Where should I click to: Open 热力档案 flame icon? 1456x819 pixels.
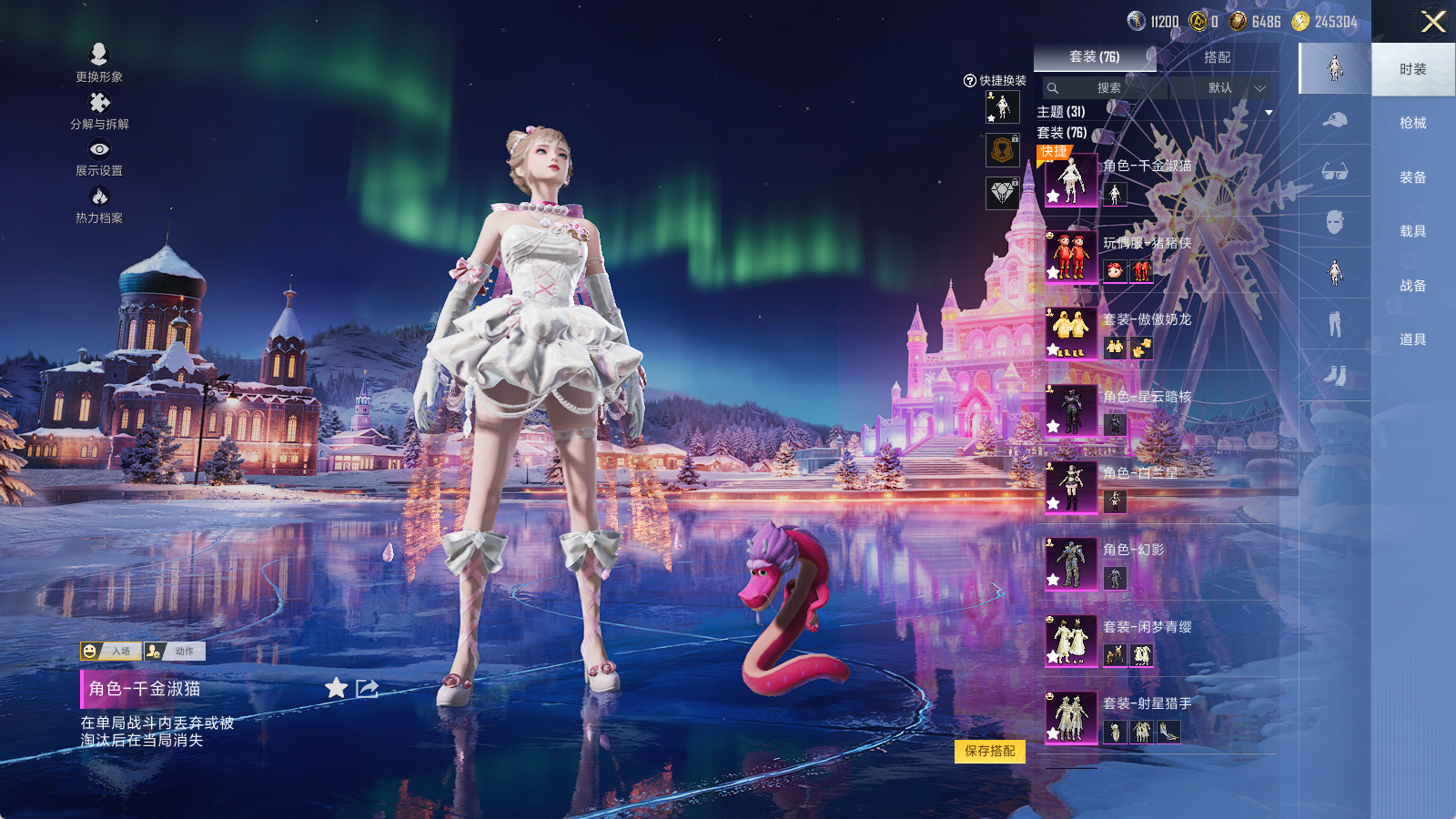[99, 203]
